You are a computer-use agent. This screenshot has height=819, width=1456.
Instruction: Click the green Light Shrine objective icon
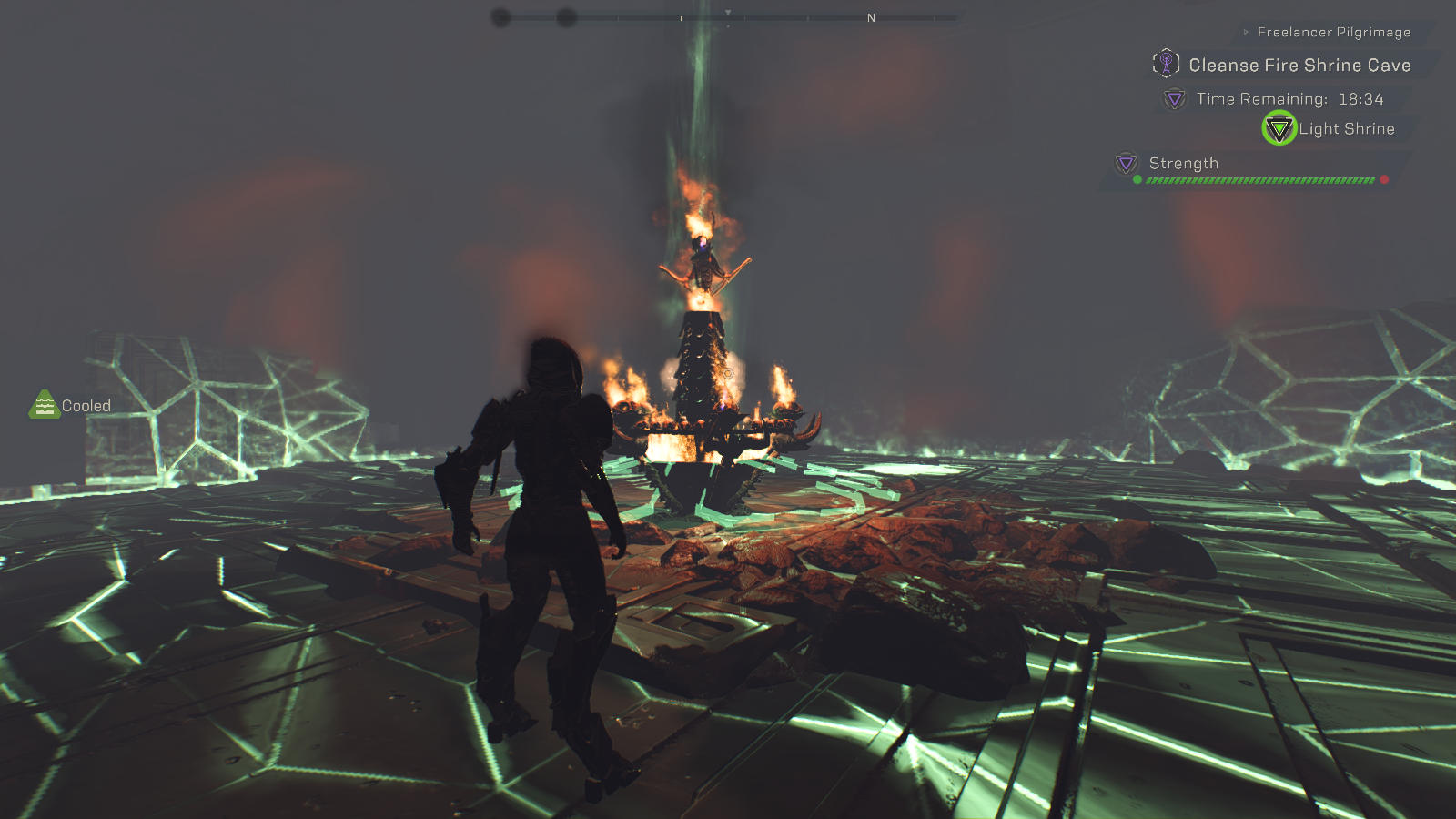pyautogui.click(x=1279, y=129)
